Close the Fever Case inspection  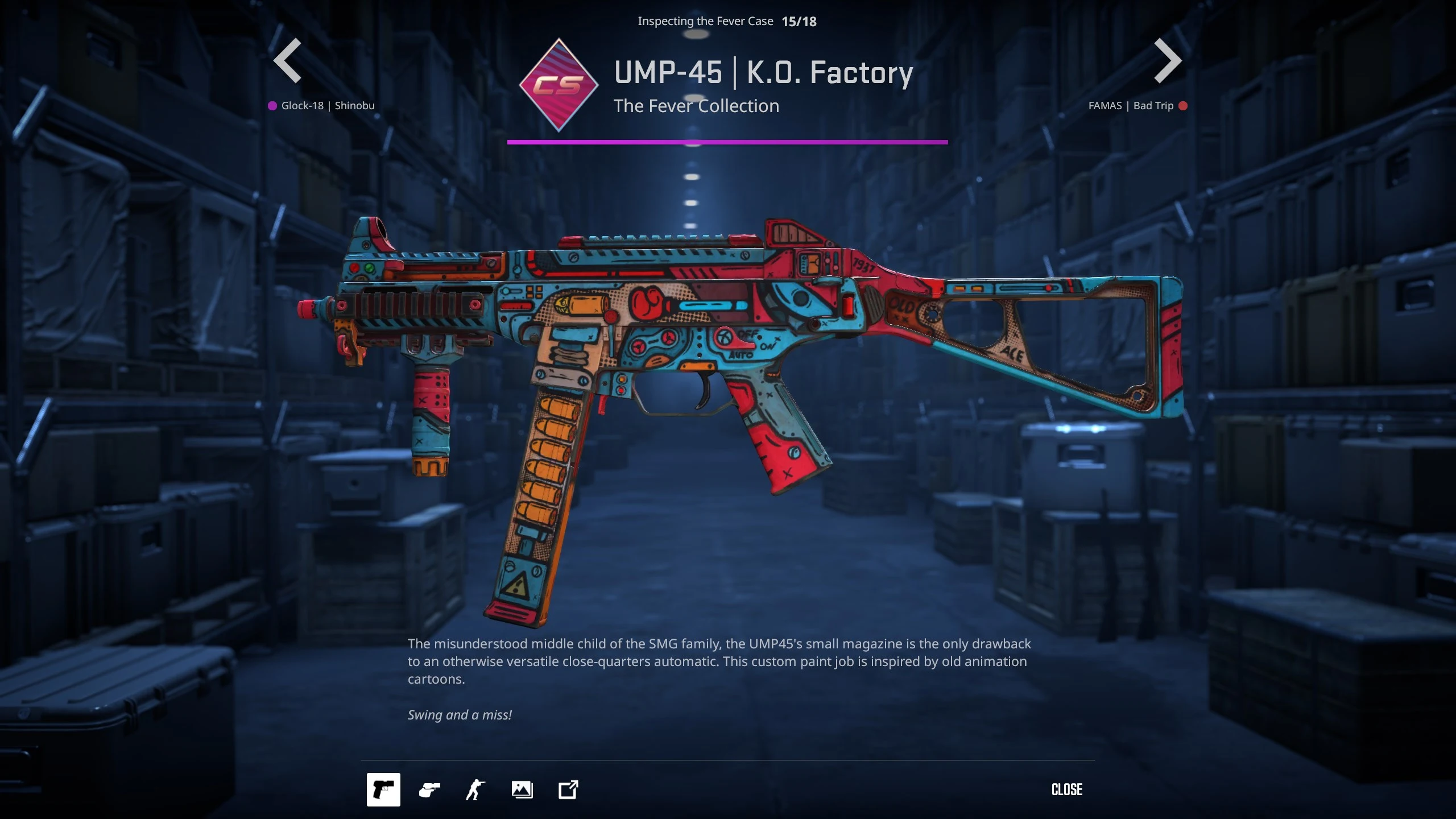click(x=1066, y=789)
